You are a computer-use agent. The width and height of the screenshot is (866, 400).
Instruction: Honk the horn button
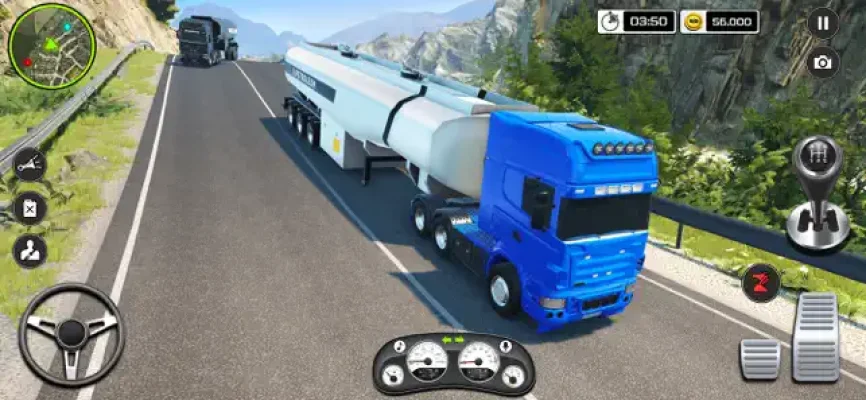coord(30,165)
